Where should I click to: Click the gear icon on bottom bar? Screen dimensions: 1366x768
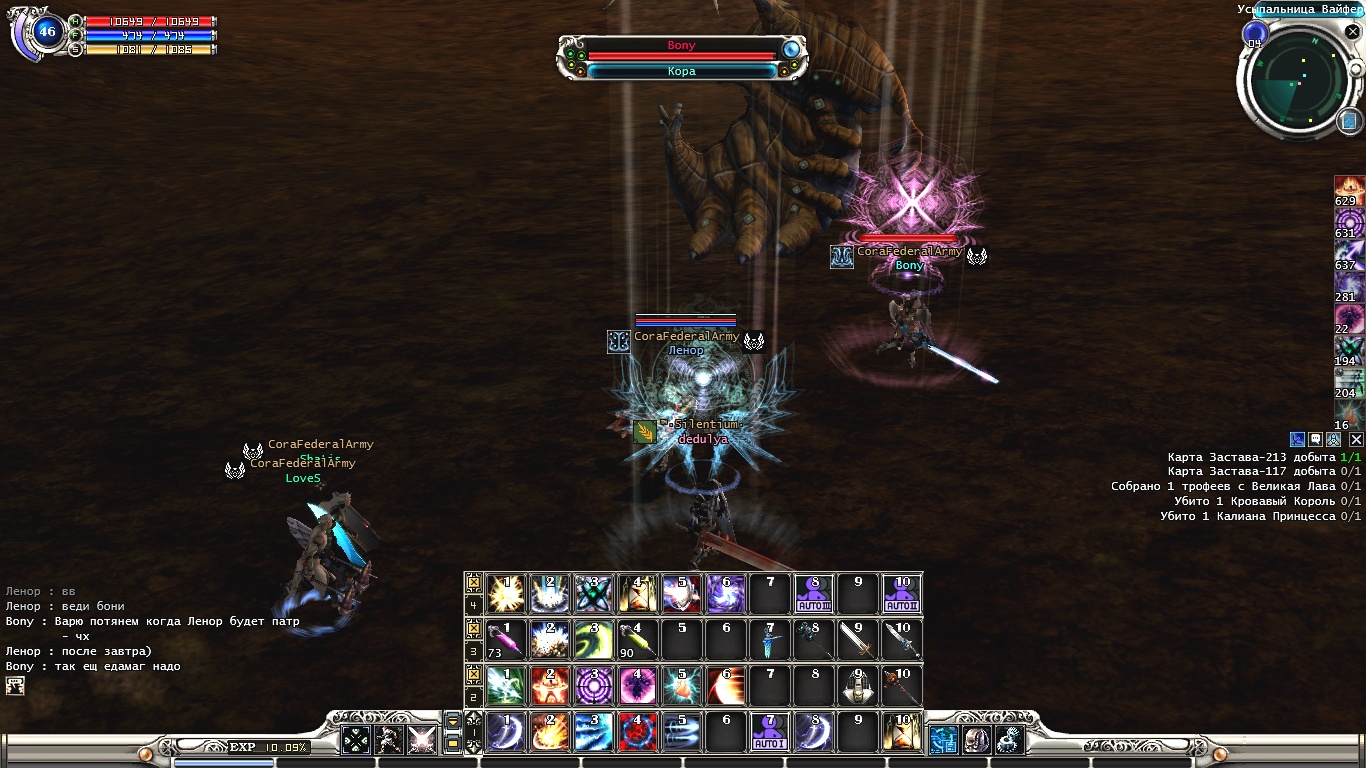coord(1008,740)
